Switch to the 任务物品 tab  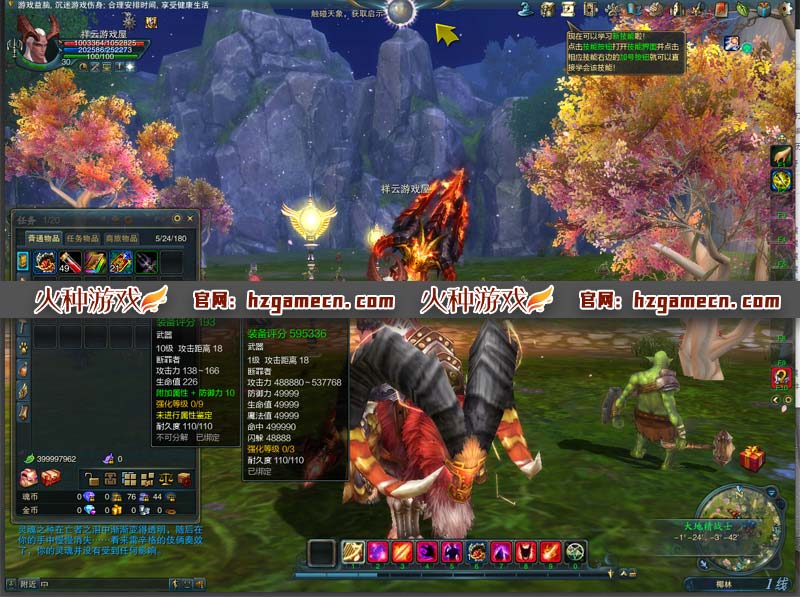tap(83, 239)
